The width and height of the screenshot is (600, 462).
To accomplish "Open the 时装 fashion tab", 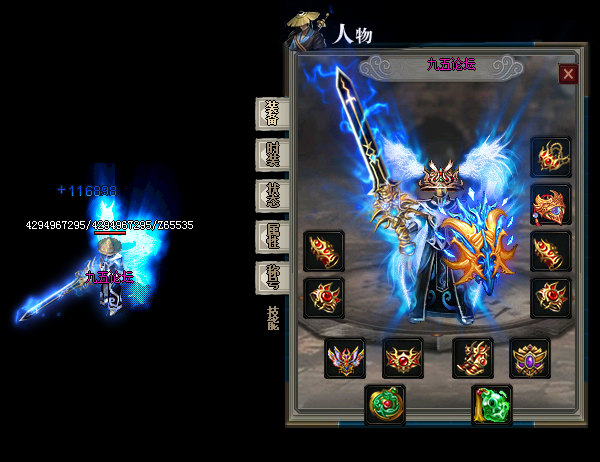I will point(273,154).
